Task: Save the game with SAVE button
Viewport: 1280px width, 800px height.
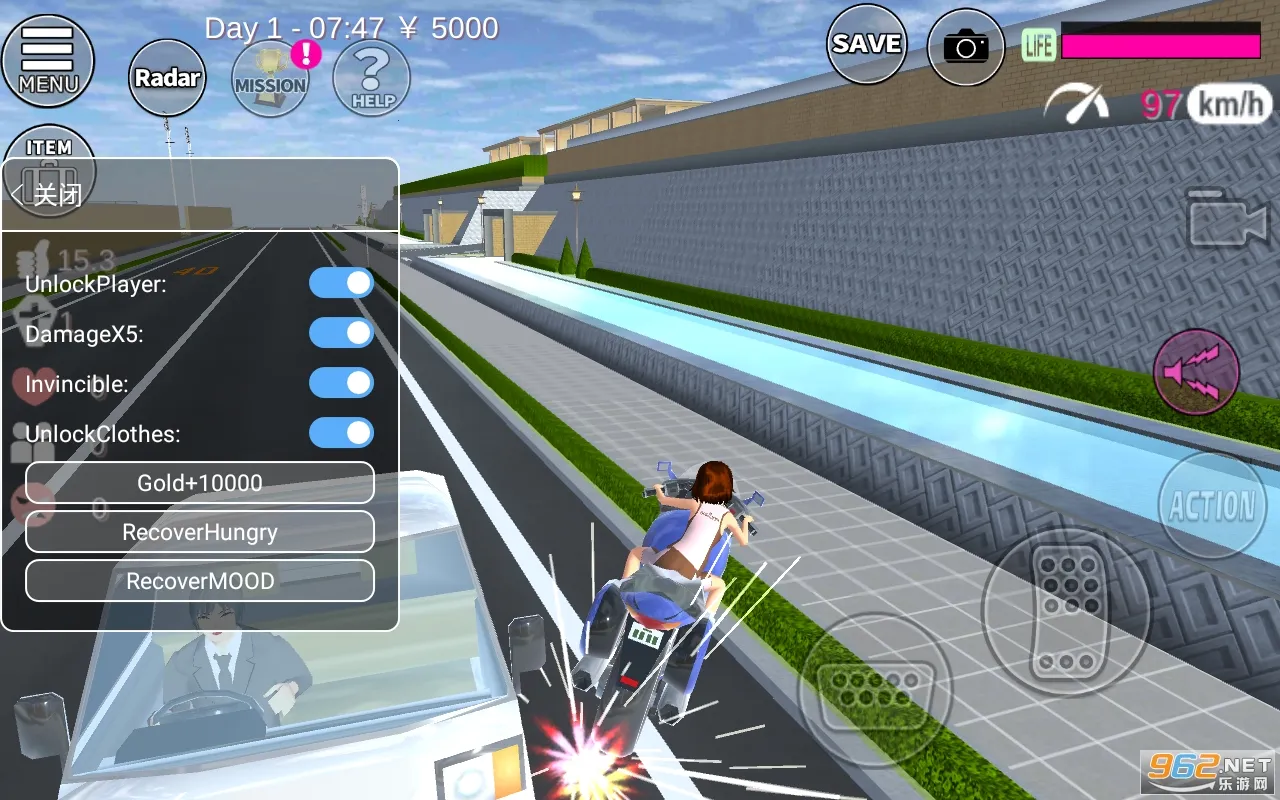Action: point(866,44)
